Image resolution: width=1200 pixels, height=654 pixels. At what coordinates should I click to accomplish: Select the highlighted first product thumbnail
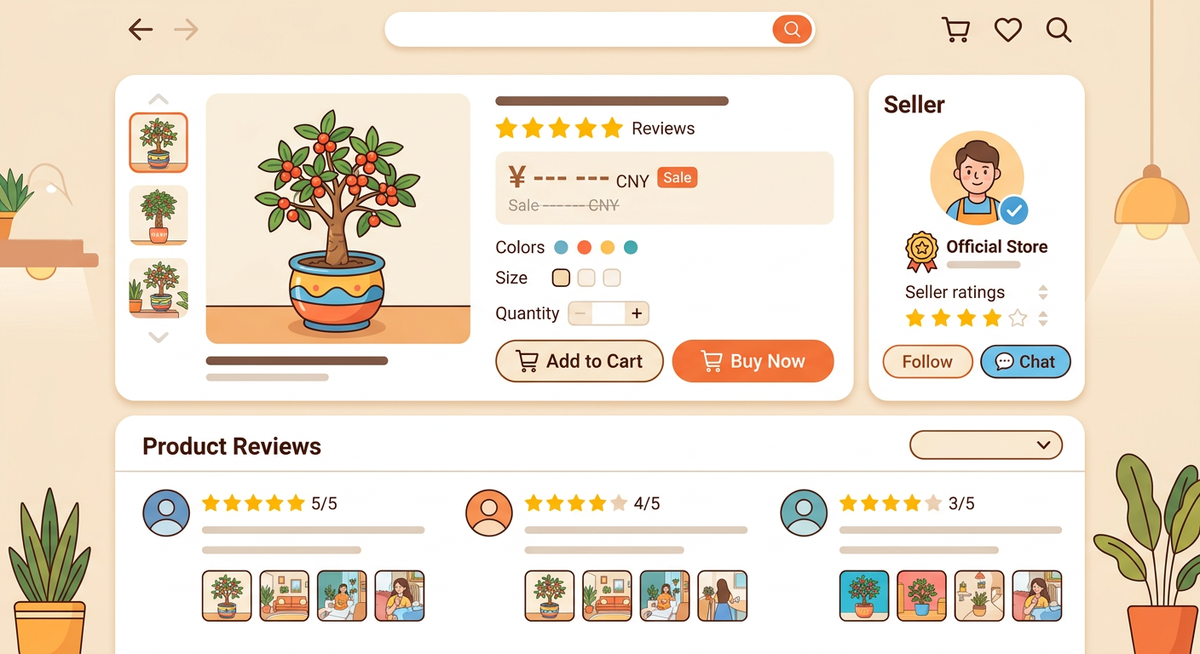point(158,143)
